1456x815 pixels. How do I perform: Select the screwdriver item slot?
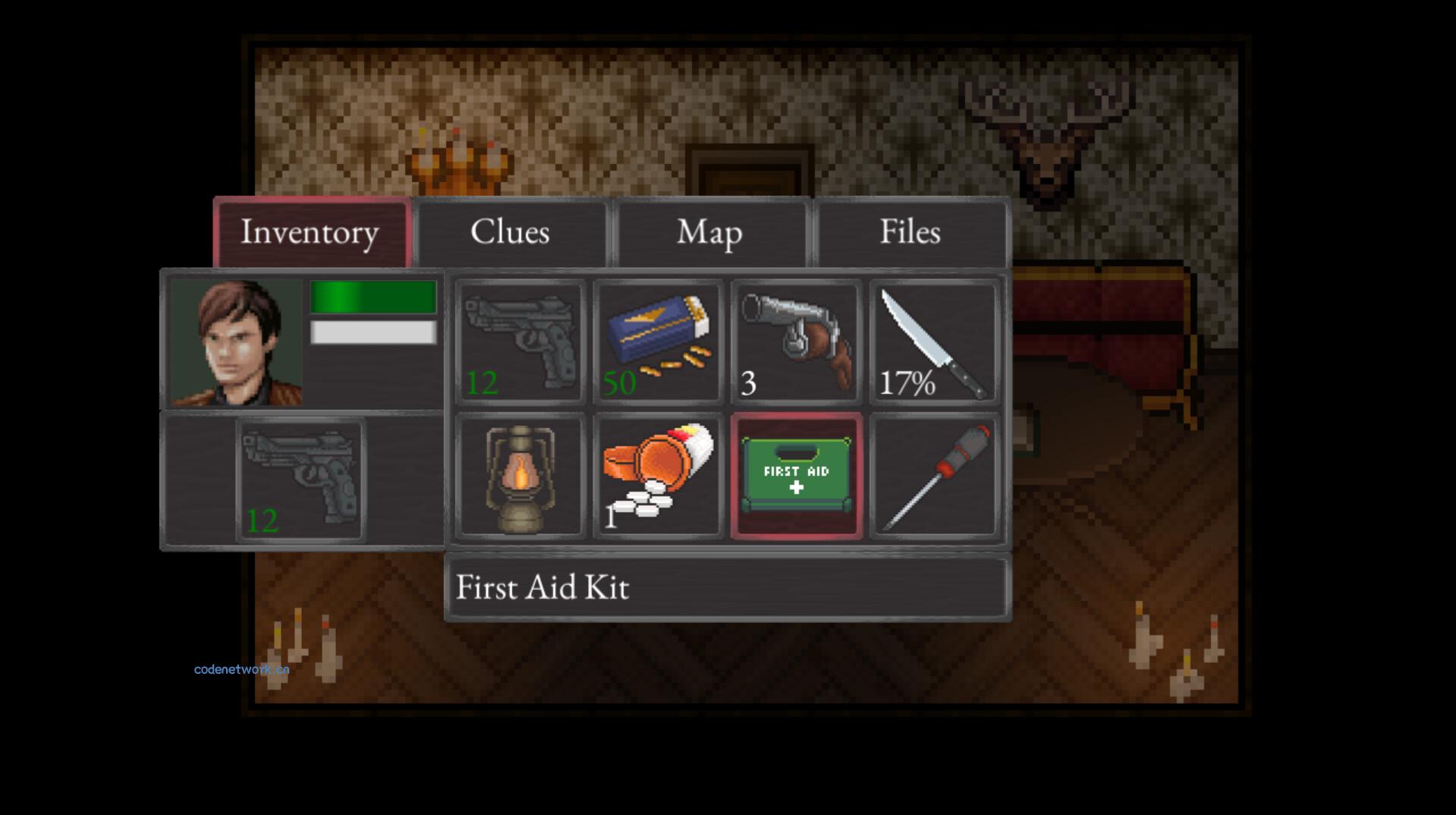pos(934,477)
